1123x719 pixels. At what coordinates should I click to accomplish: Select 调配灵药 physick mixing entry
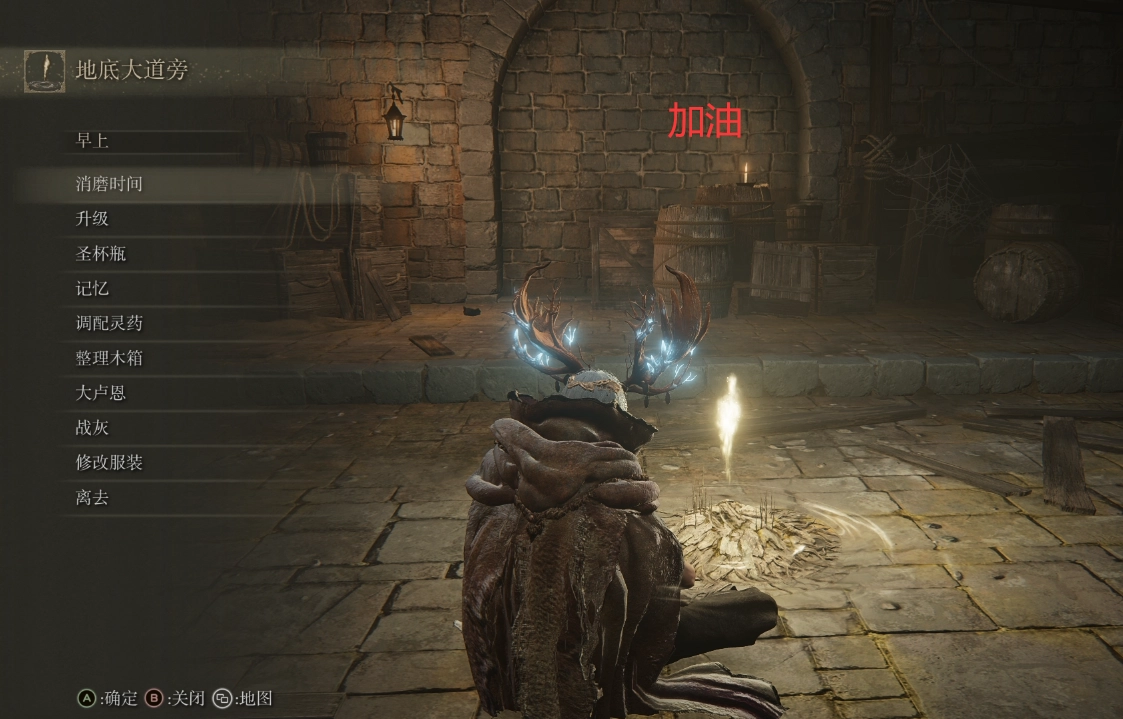tap(109, 323)
